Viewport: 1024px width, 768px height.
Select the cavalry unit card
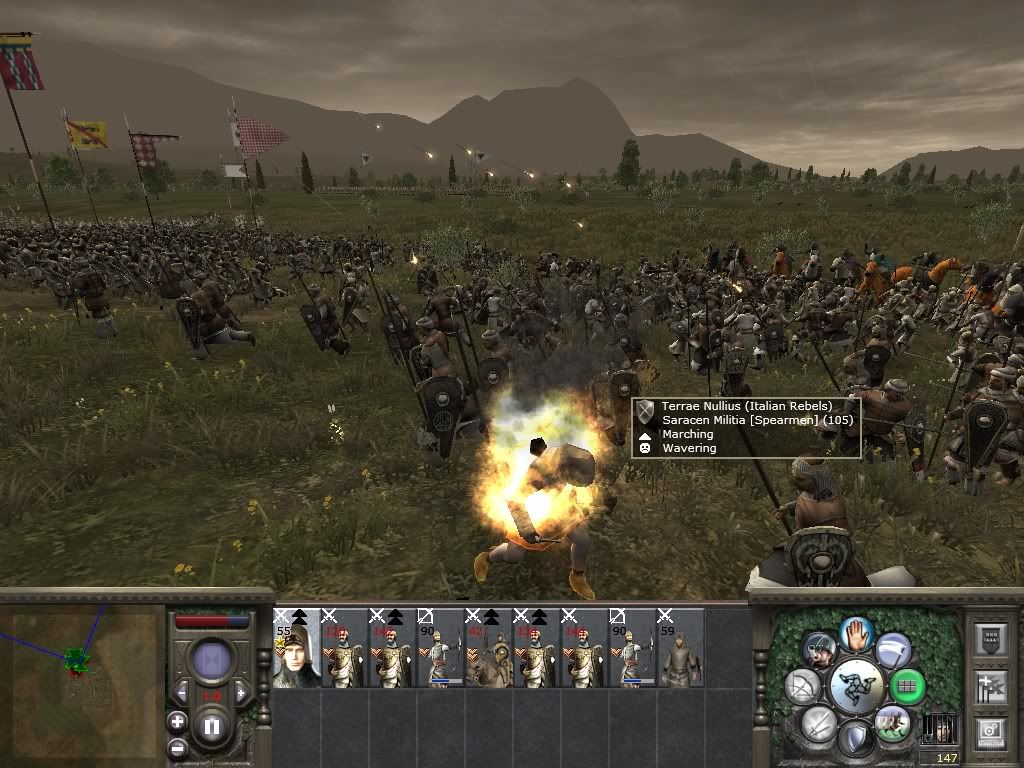point(489,648)
